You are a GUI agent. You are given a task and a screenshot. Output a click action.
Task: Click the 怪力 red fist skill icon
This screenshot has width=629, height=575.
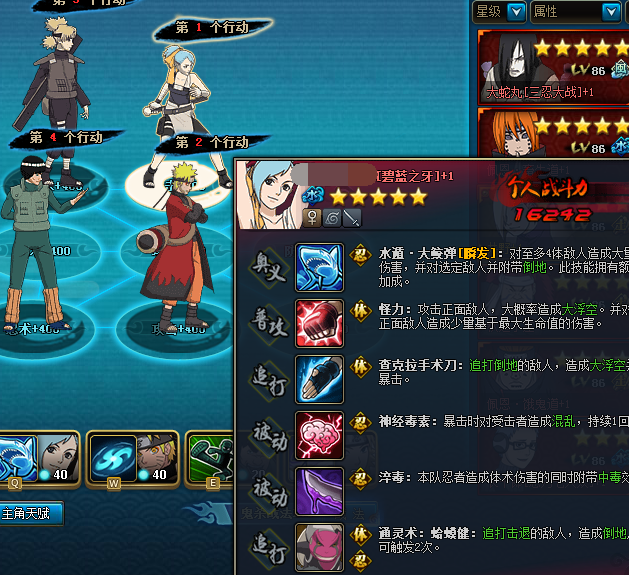(319, 323)
